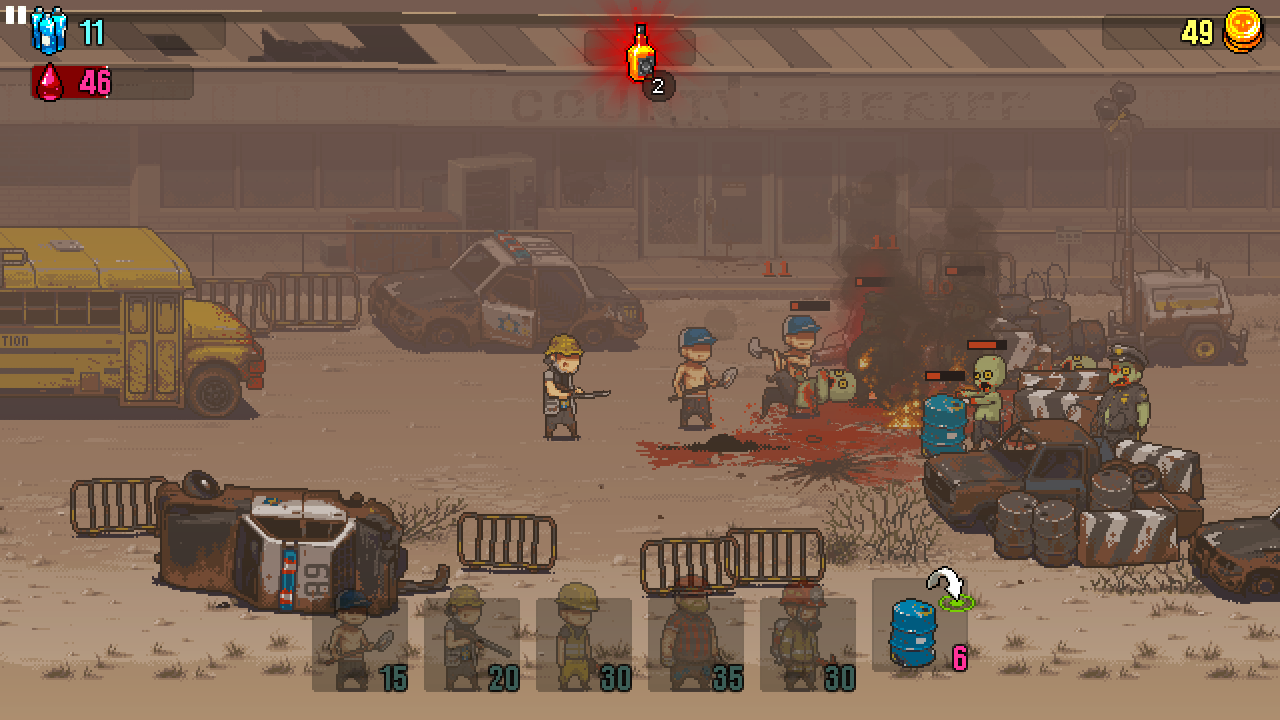The image size is (1280, 720).
Task: Place the blue barrel costing 6
Action: point(920,626)
